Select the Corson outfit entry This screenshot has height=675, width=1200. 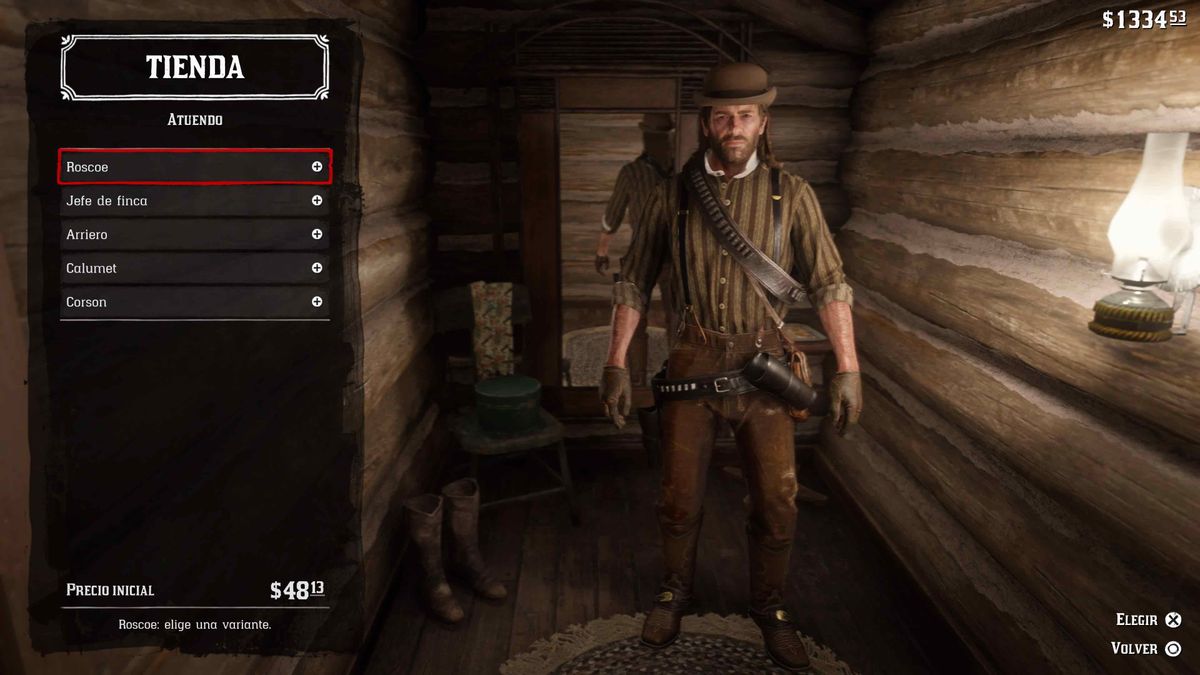pos(194,302)
